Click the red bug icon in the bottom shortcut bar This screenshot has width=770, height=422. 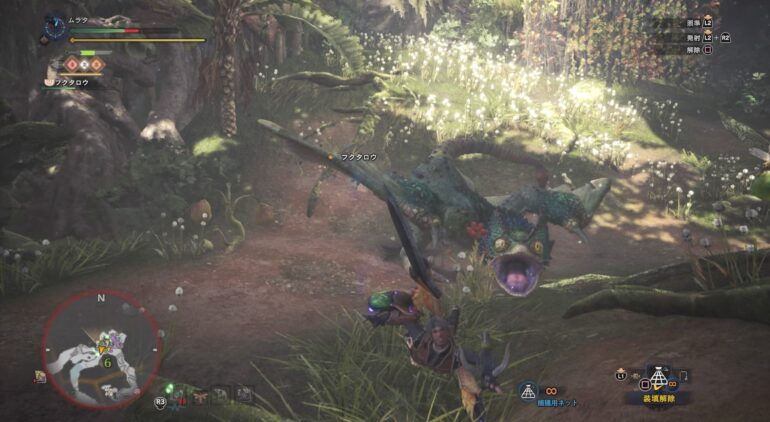179,398
